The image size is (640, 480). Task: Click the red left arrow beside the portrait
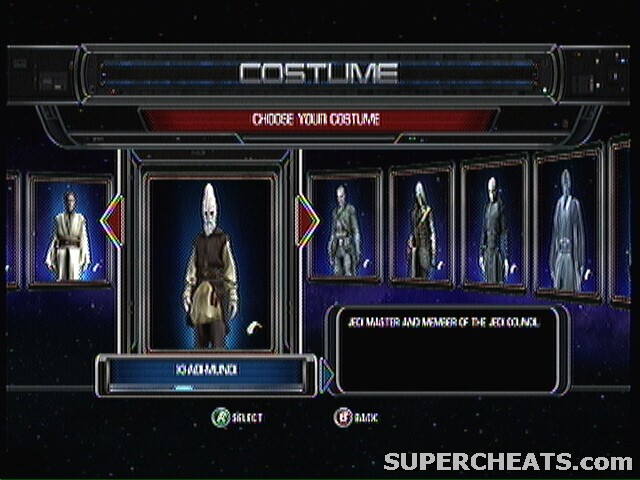[112, 222]
